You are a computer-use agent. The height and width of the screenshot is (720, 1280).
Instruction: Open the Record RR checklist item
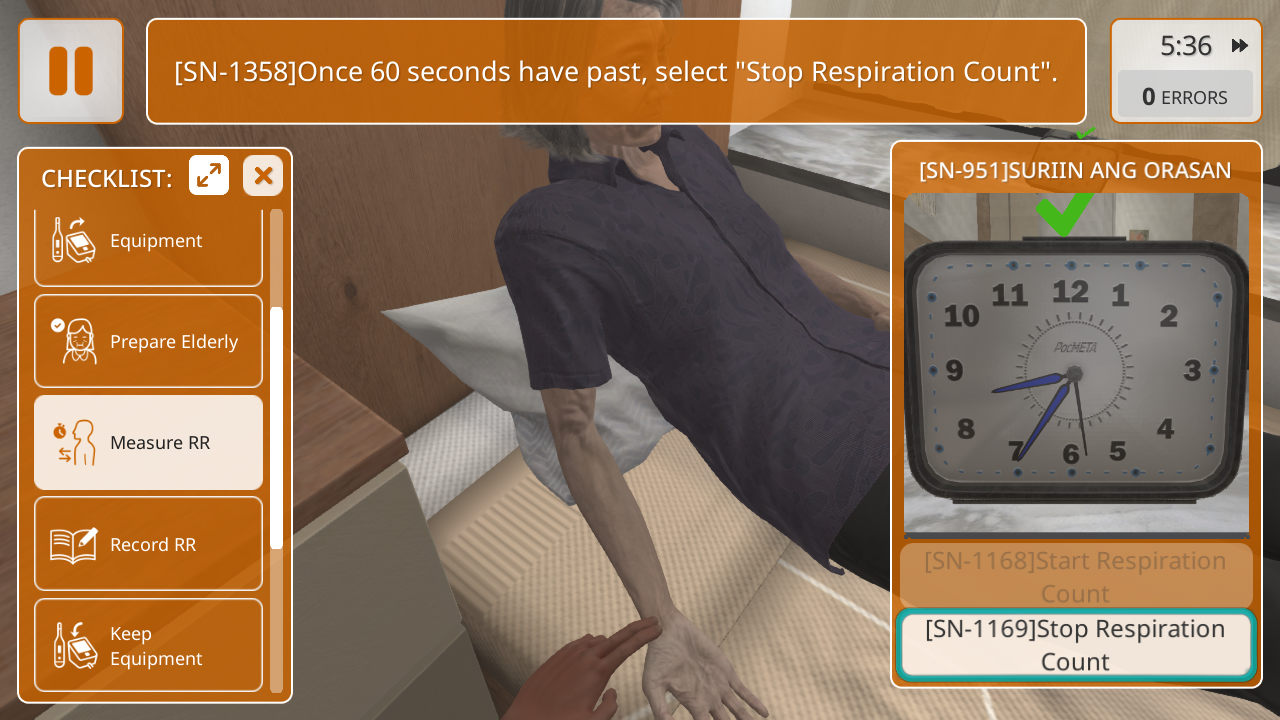click(148, 544)
